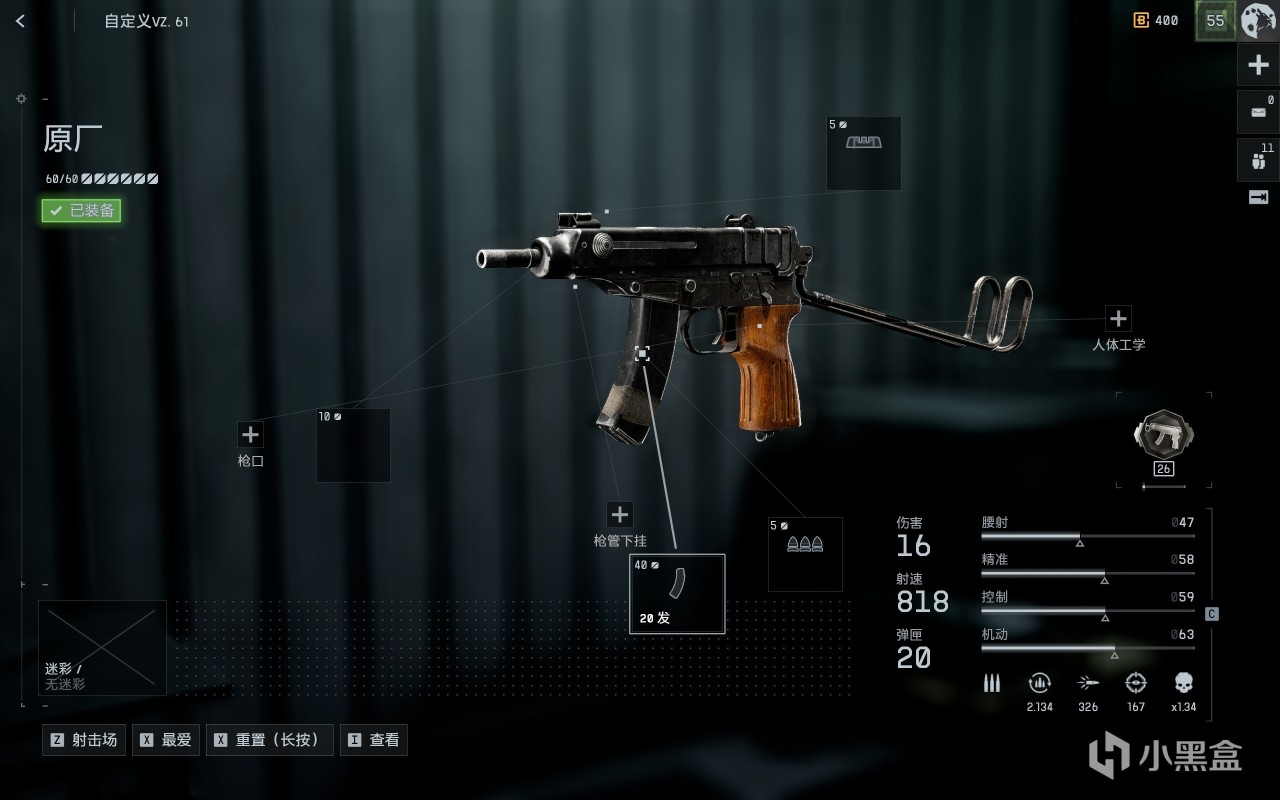The height and width of the screenshot is (800, 1280).
Task: Choose the camouflage (迷彩) slot
Action: (x=102, y=647)
